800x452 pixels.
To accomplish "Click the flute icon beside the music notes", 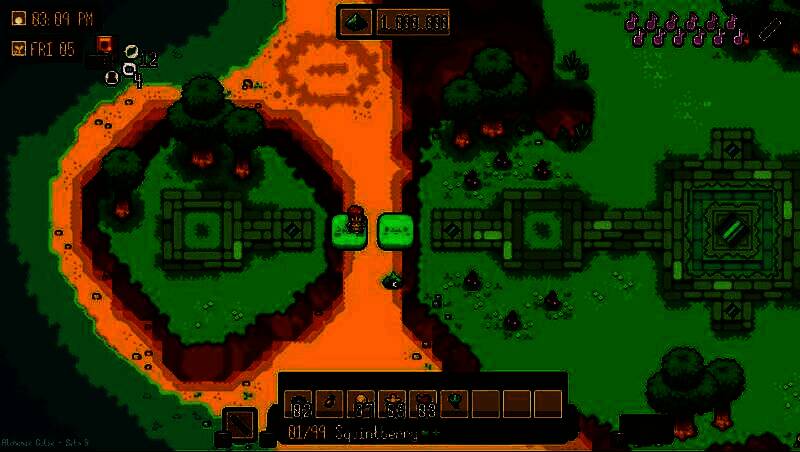I will [x=768, y=29].
